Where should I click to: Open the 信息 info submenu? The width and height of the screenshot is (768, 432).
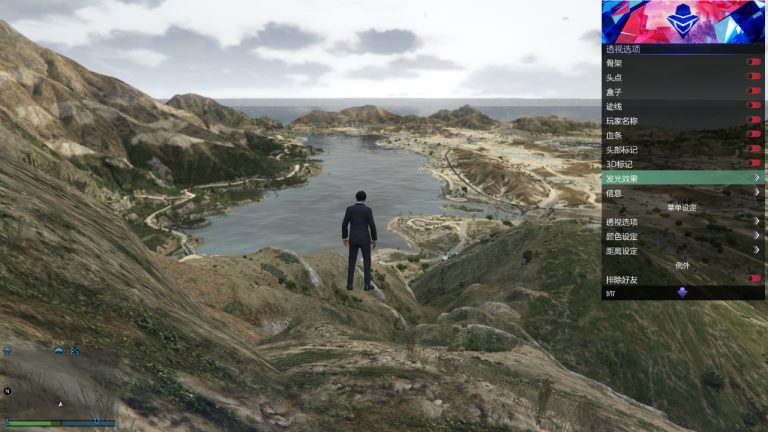683,192
